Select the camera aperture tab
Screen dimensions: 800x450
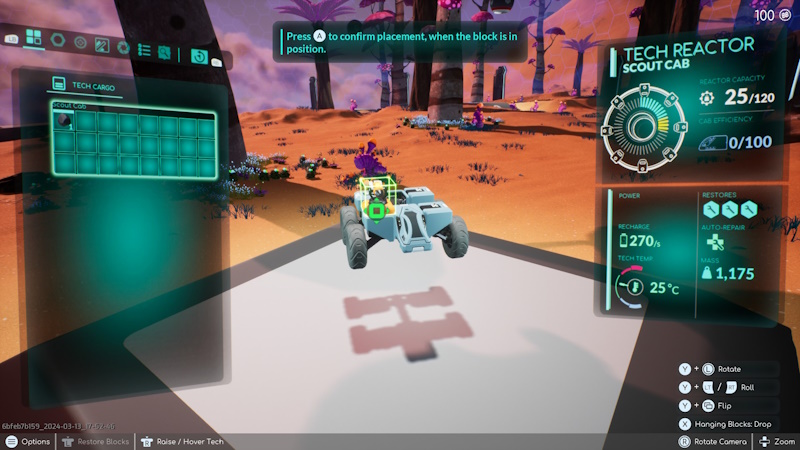click(x=124, y=48)
